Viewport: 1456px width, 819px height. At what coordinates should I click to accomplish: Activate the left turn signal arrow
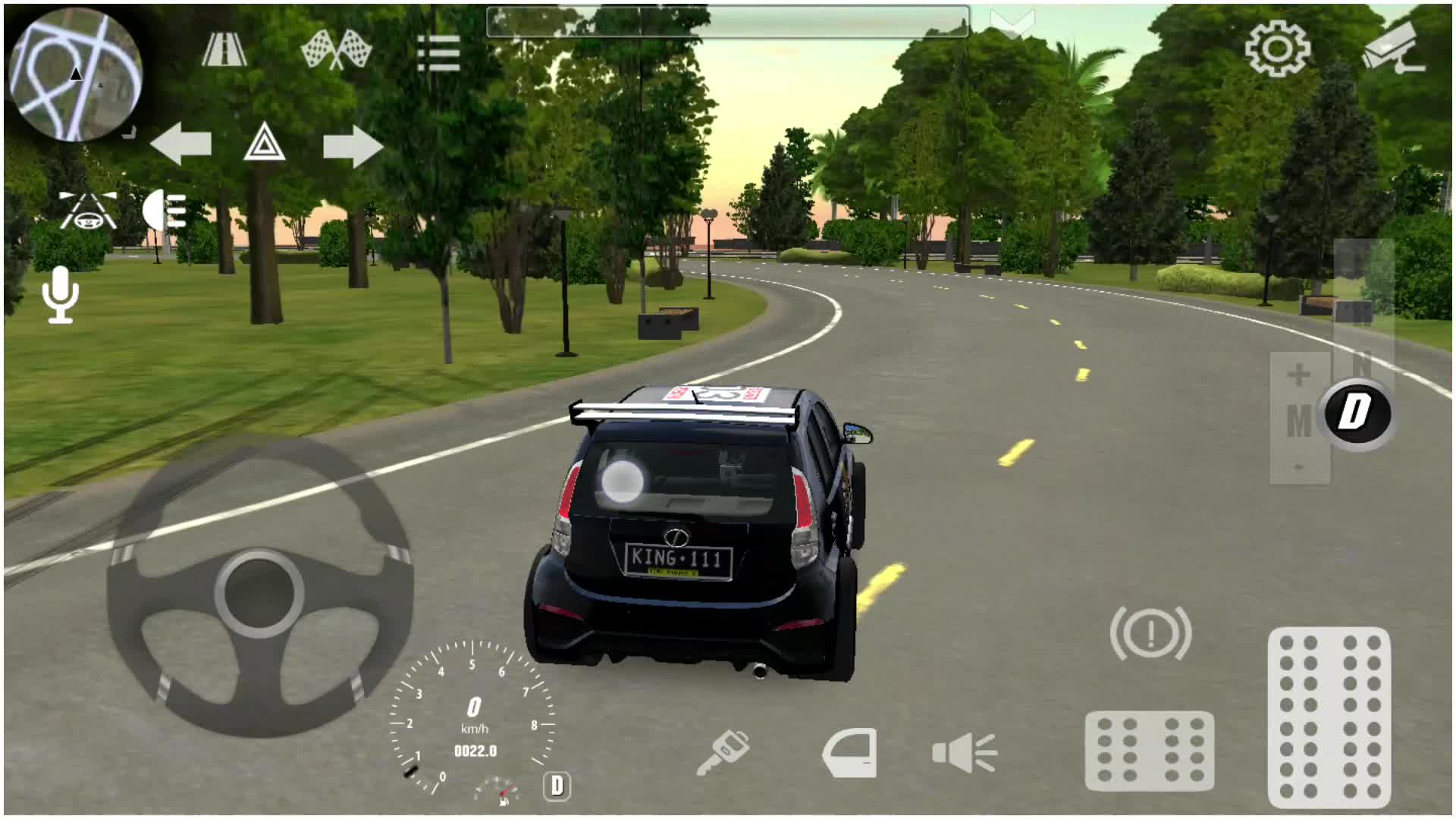[x=181, y=144]
